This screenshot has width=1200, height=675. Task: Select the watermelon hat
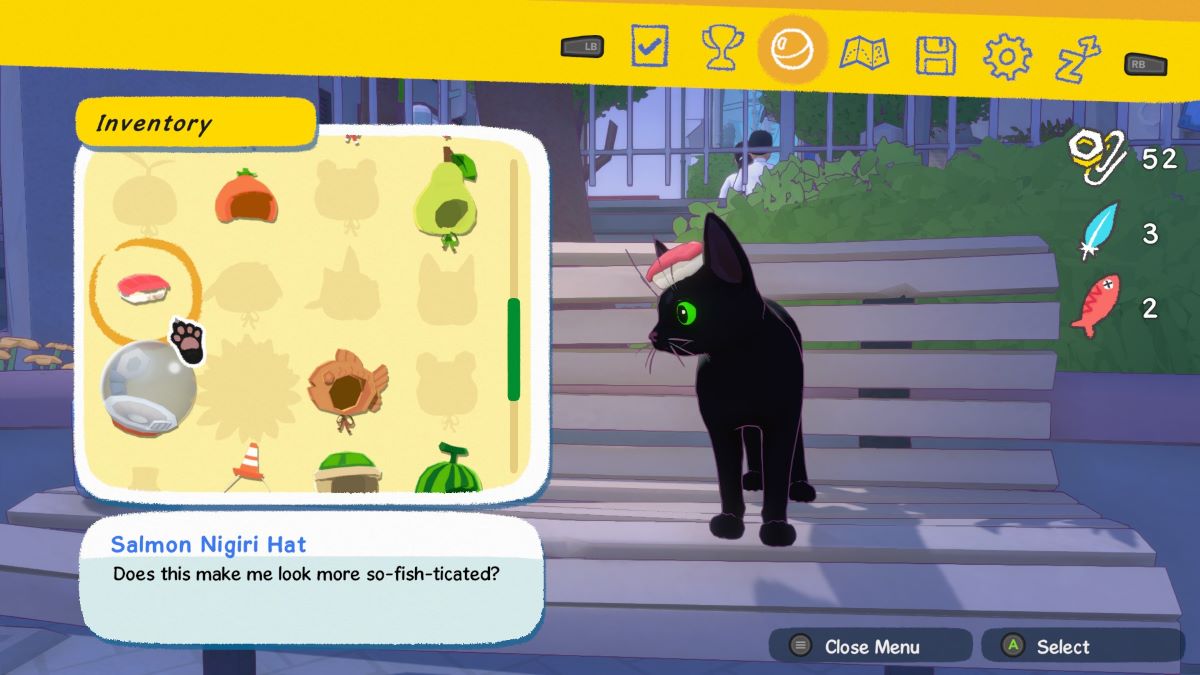447,470
